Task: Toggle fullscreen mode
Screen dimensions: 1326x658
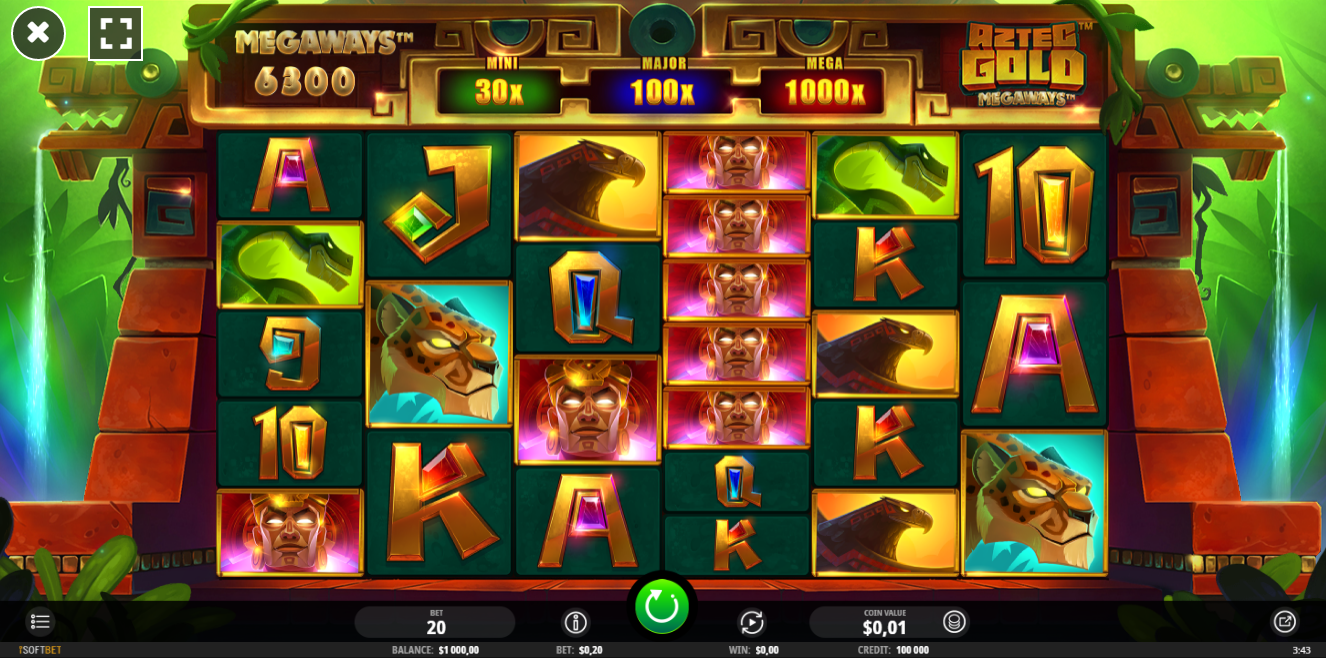Action: click(116, 33)
